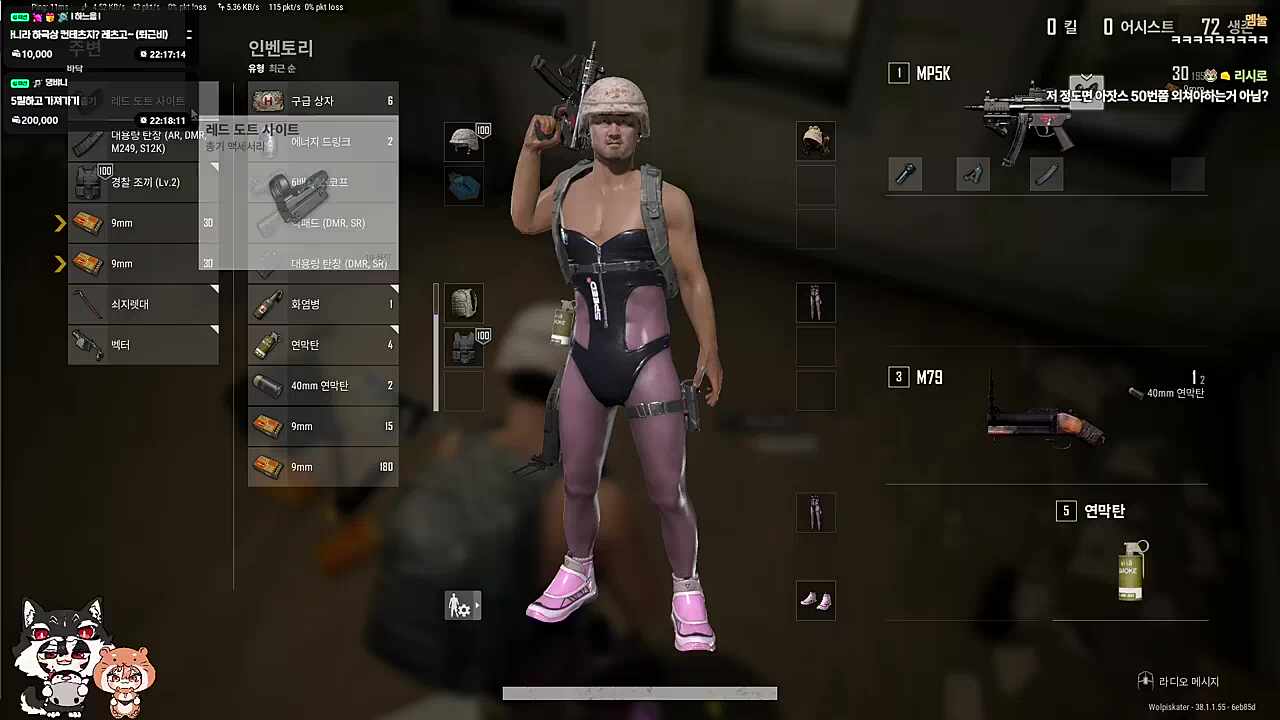The height and width of the screenshot is (720, 1280).
Task: Click the equipped backpack thumbnail
Action: click(x=463, y=303)
